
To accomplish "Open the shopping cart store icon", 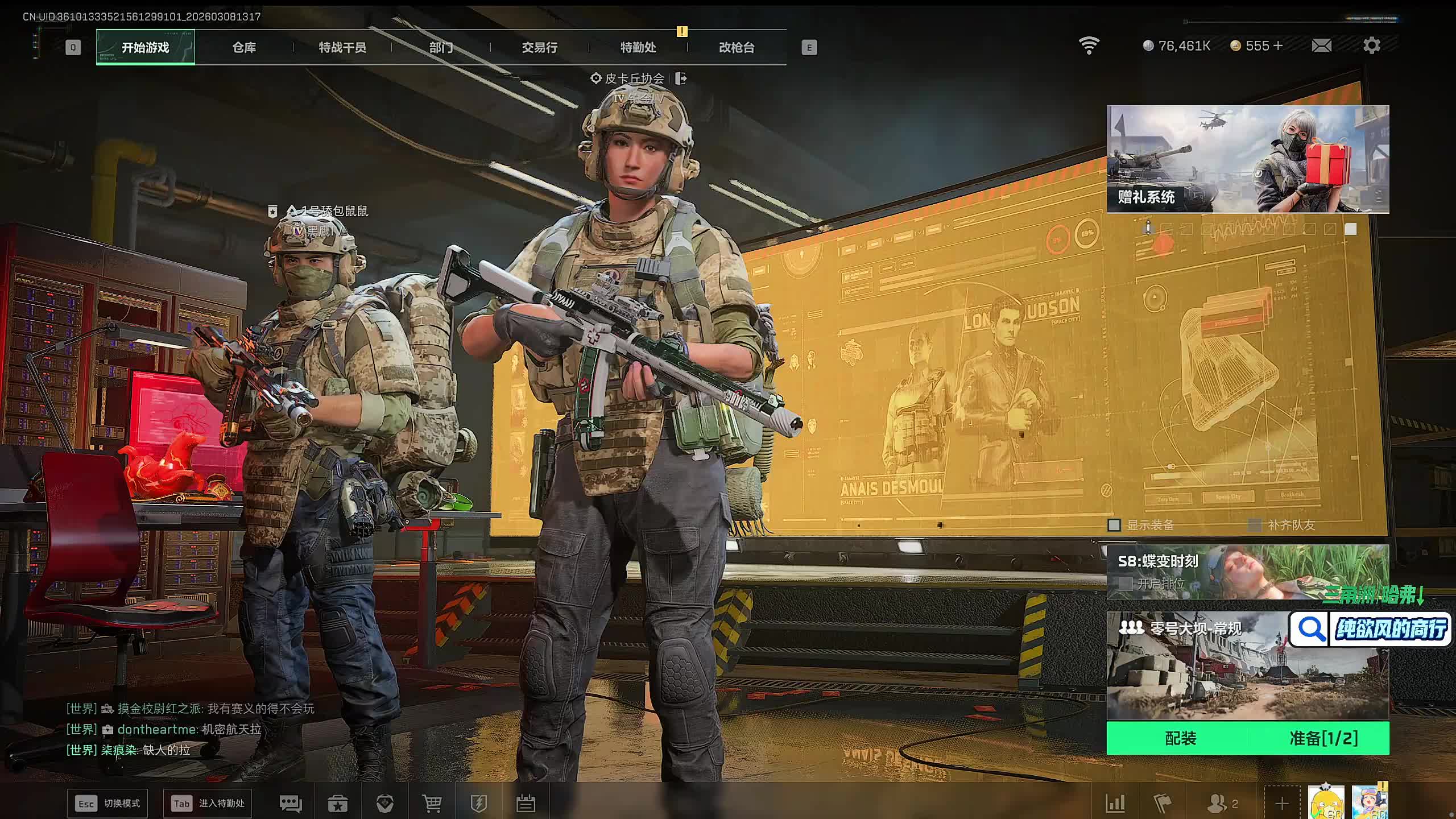I will pyautogui.click(x=432, y=804).
